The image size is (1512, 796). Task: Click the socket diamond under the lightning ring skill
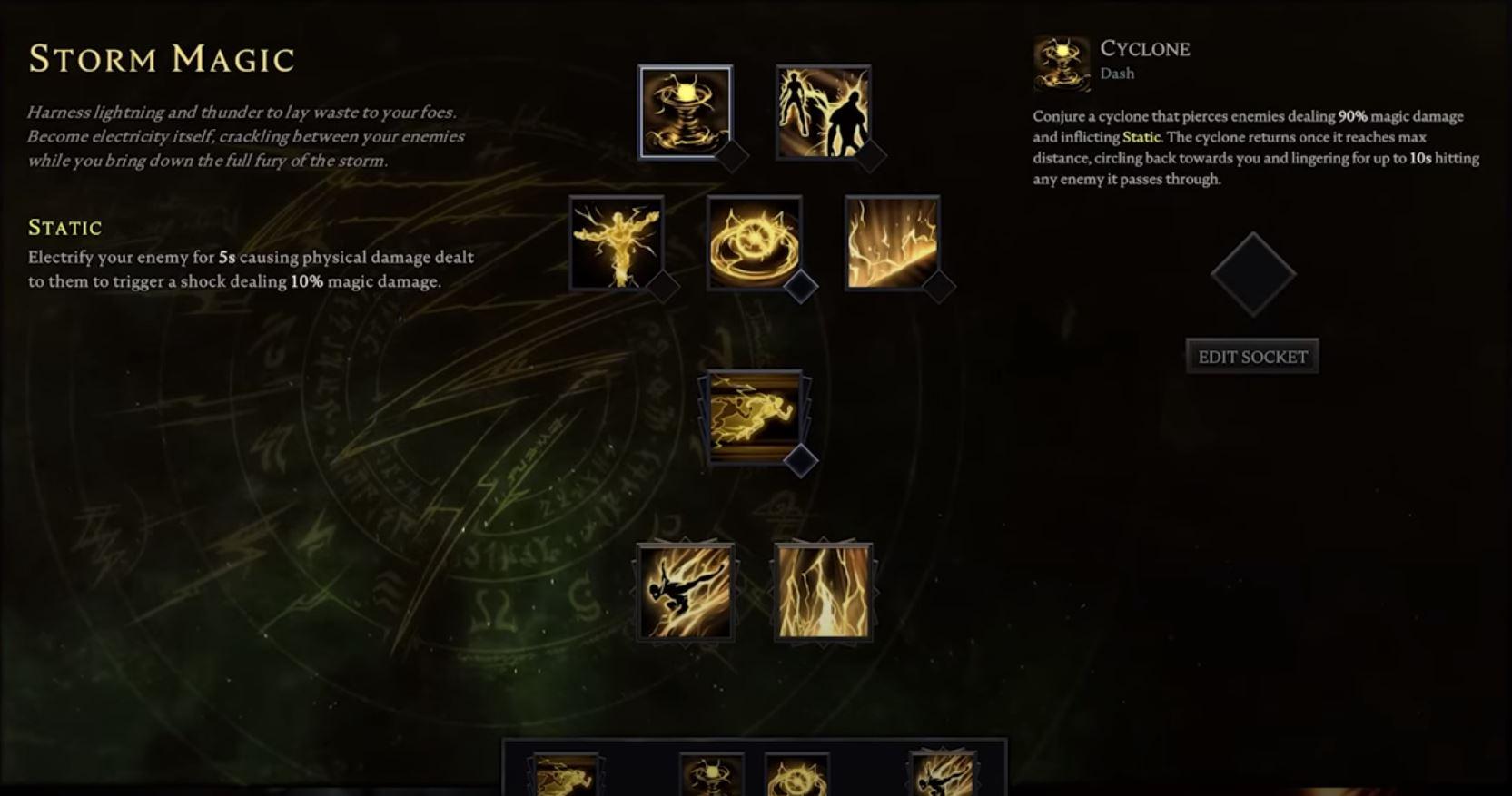[x=799, y=286]
